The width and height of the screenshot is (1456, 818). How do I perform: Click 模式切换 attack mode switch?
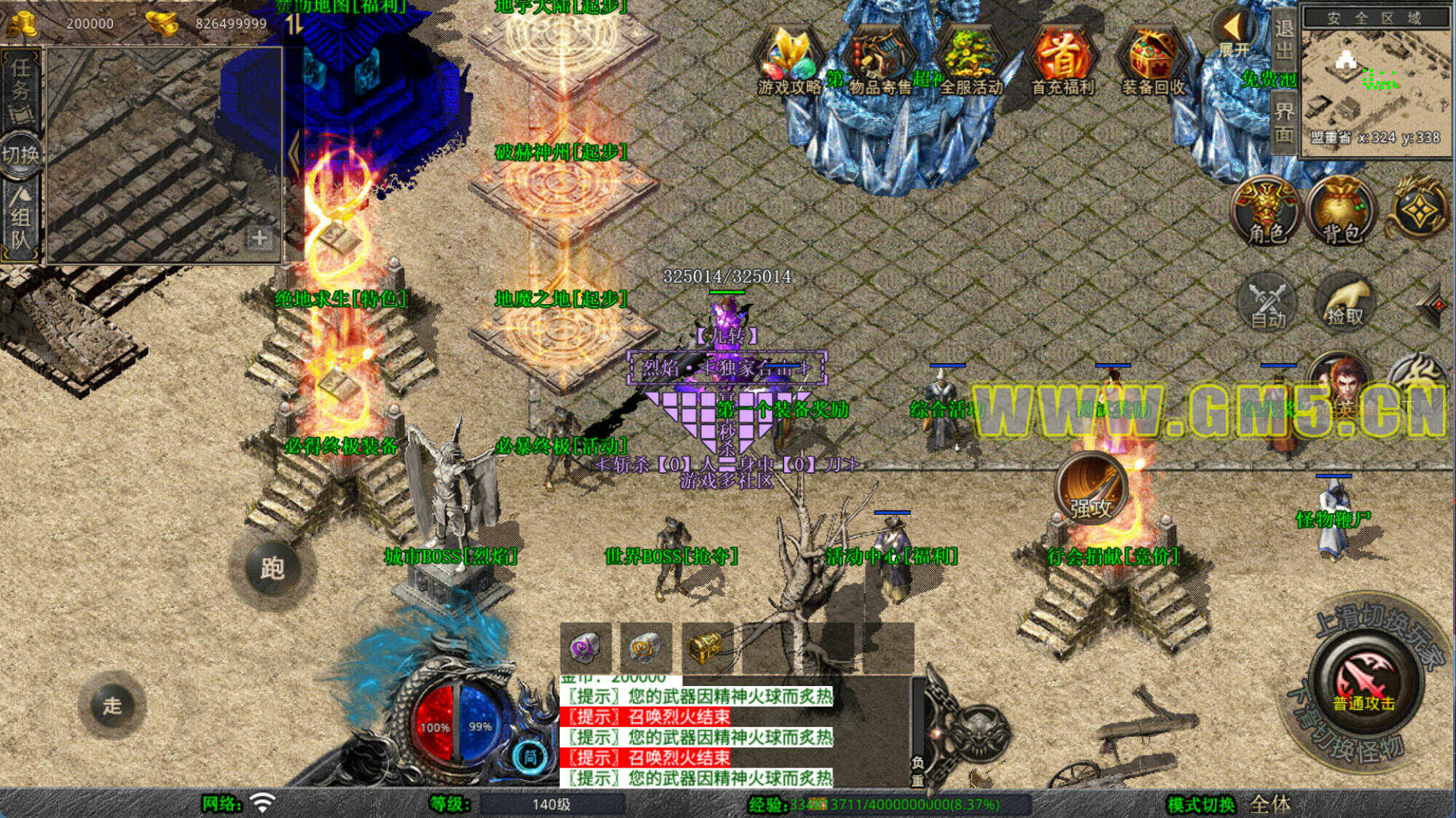(x=1202, y=804)
